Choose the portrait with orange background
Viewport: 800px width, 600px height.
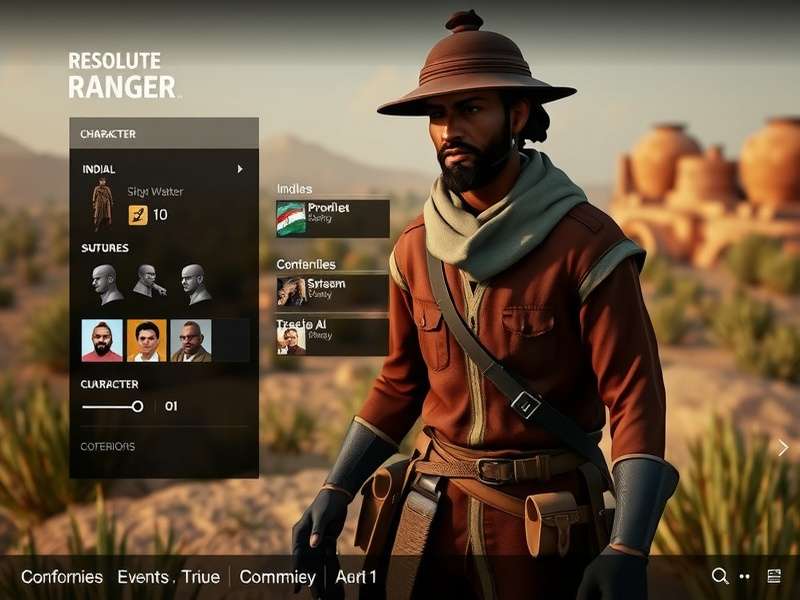(147, 340)
